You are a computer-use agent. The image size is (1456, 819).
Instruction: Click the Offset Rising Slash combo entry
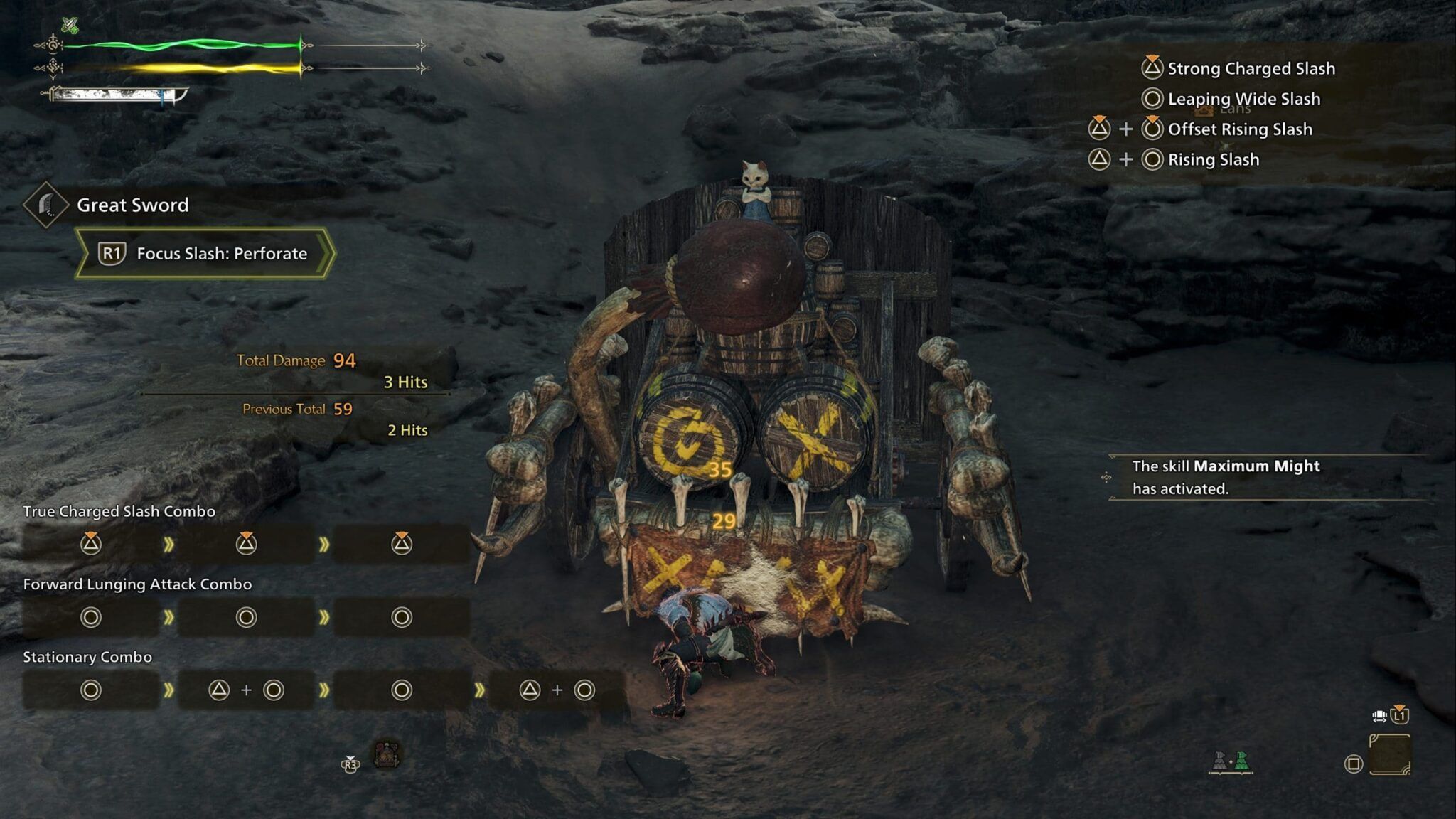(x=1201, y=129)
